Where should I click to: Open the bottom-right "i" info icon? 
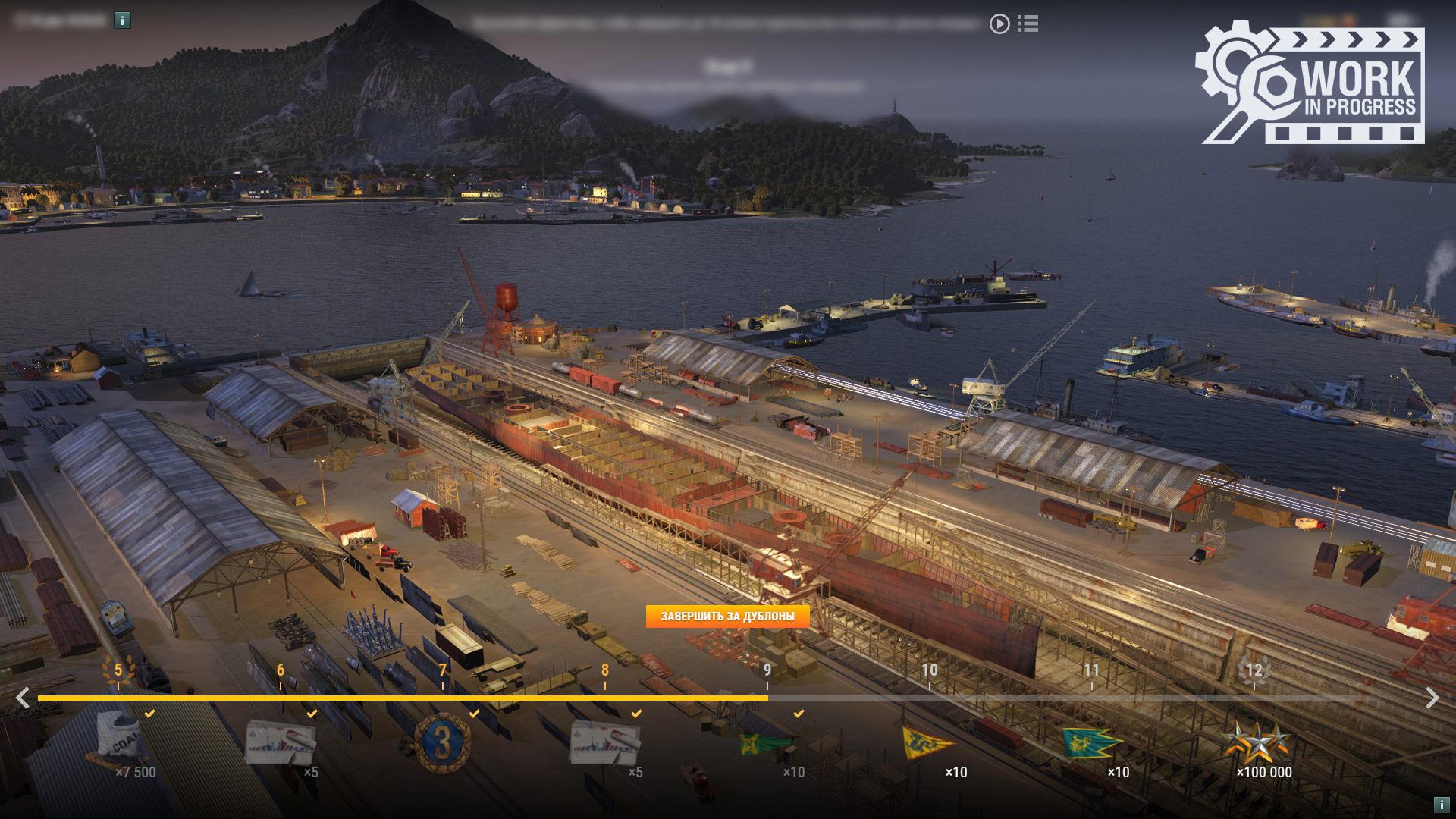pyautogui.click(x=1441, y=804)
